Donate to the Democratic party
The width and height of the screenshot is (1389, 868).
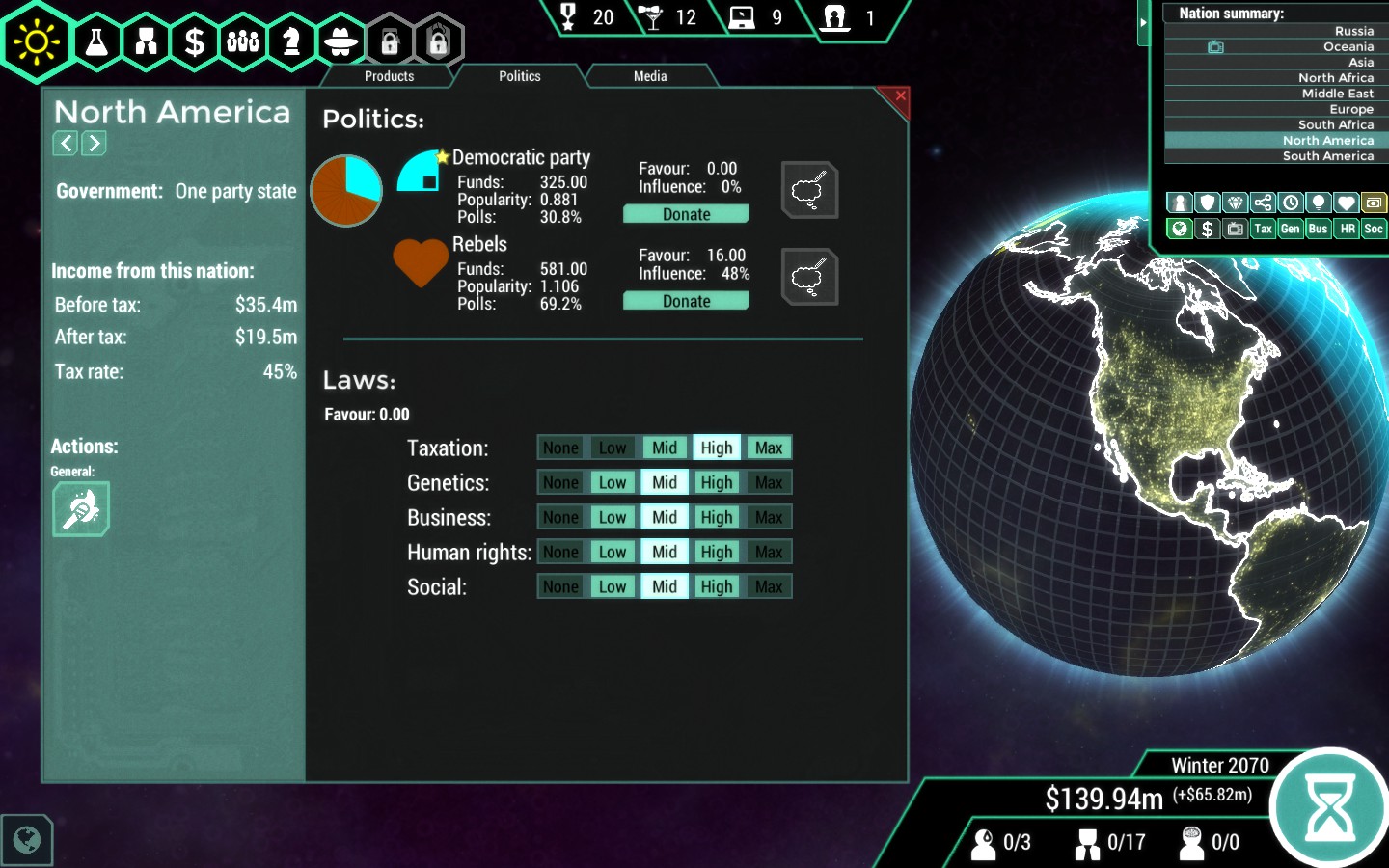point(686,214)
